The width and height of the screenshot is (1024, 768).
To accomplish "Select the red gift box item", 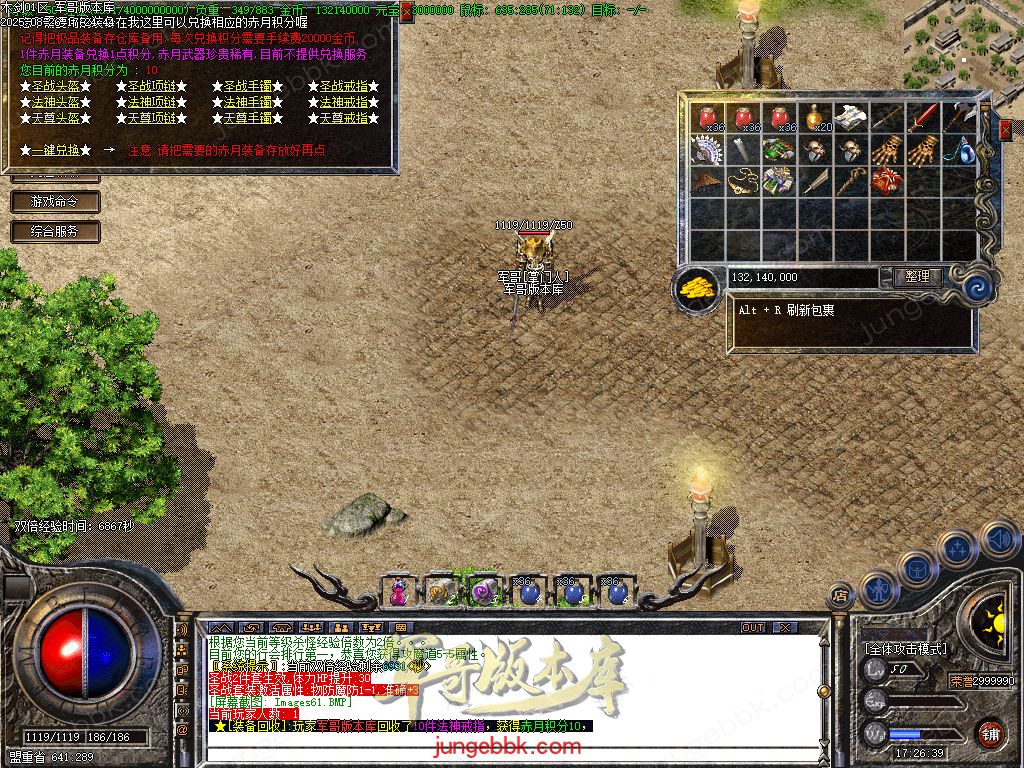I will pyautogui.click(x=887, y=182).
